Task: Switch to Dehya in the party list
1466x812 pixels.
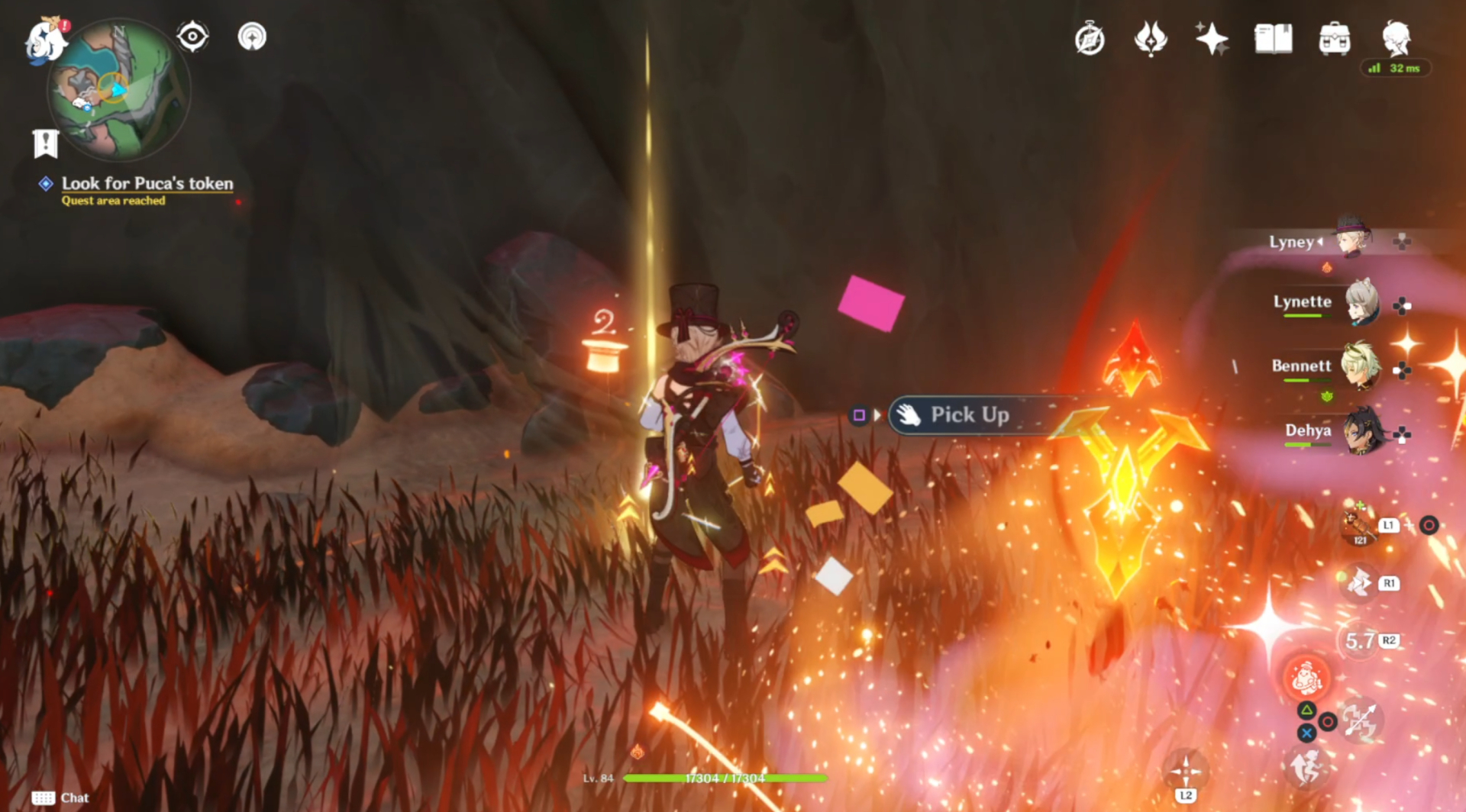Action: click(x=1361, y=431)
